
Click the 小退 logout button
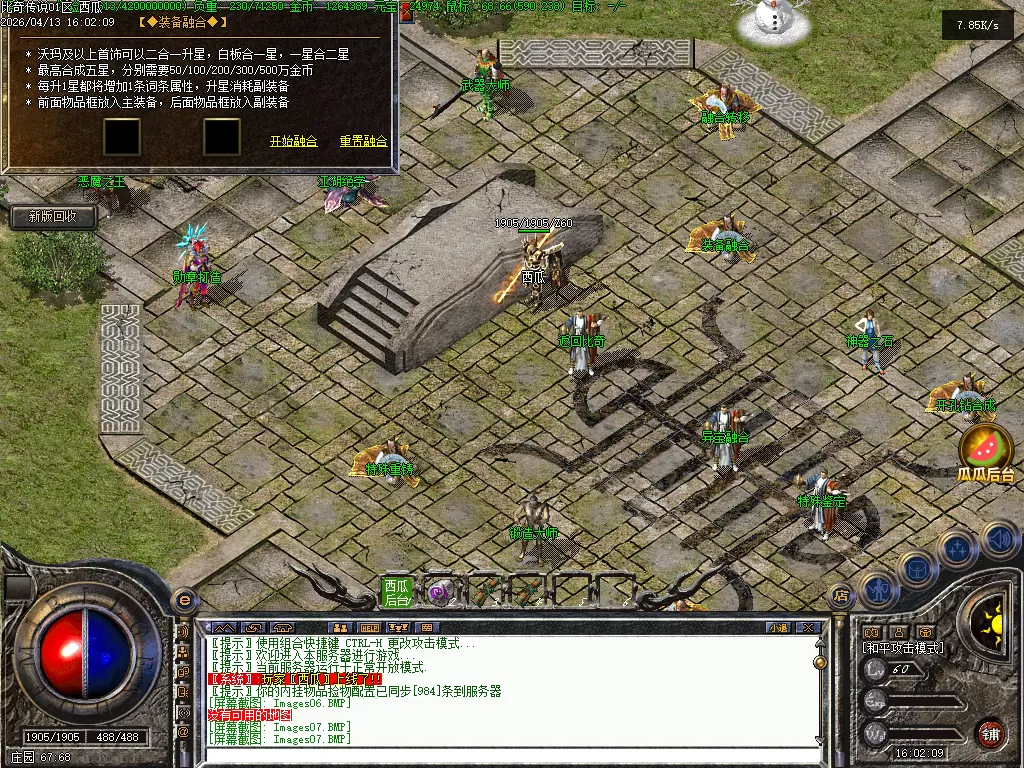778,628
